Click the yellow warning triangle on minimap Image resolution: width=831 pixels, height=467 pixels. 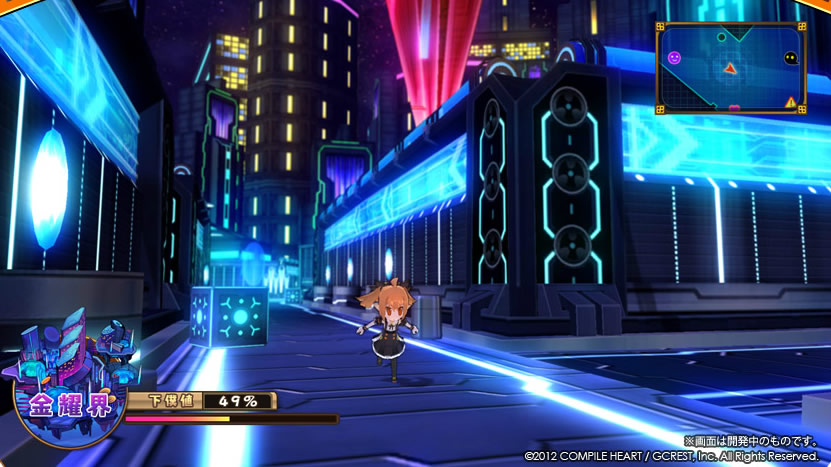click(x=791, y=101)
